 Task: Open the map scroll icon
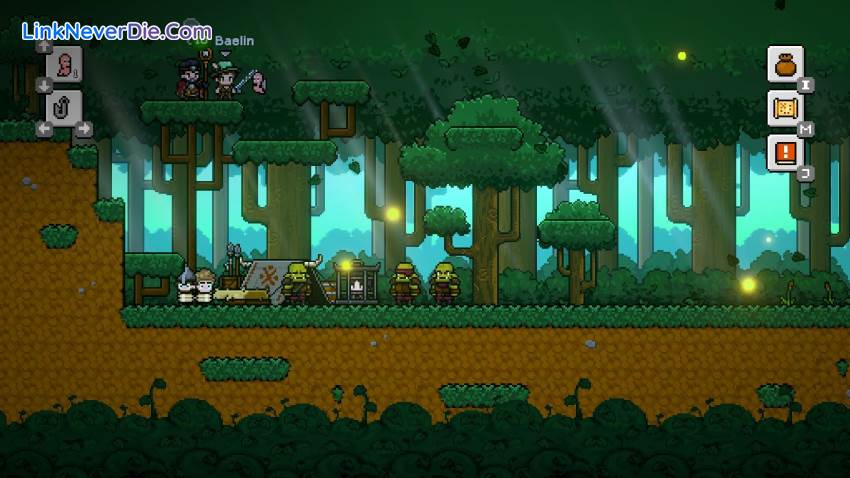point(785,108)
